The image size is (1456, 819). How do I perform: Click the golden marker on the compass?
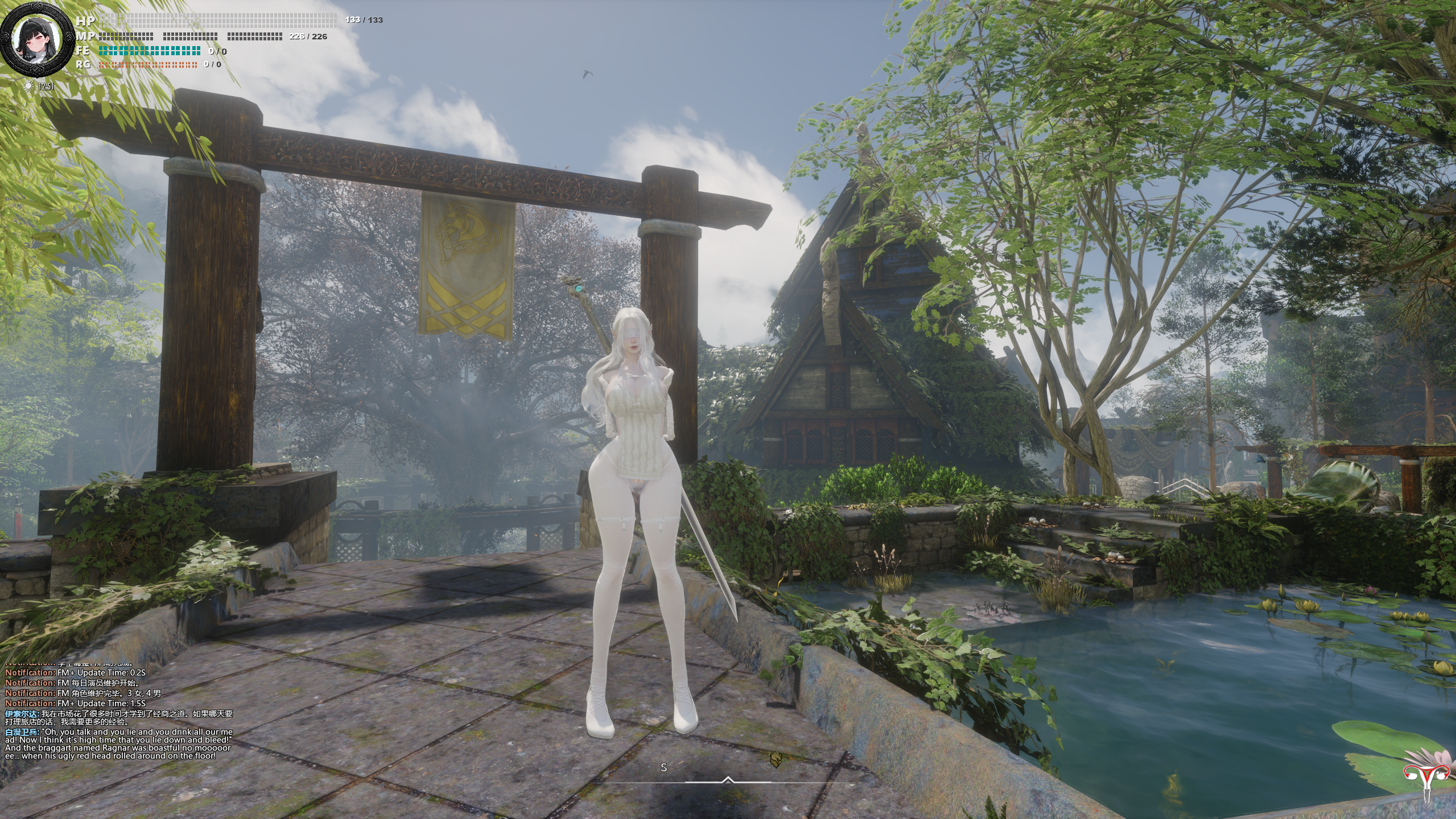[774, 758]
